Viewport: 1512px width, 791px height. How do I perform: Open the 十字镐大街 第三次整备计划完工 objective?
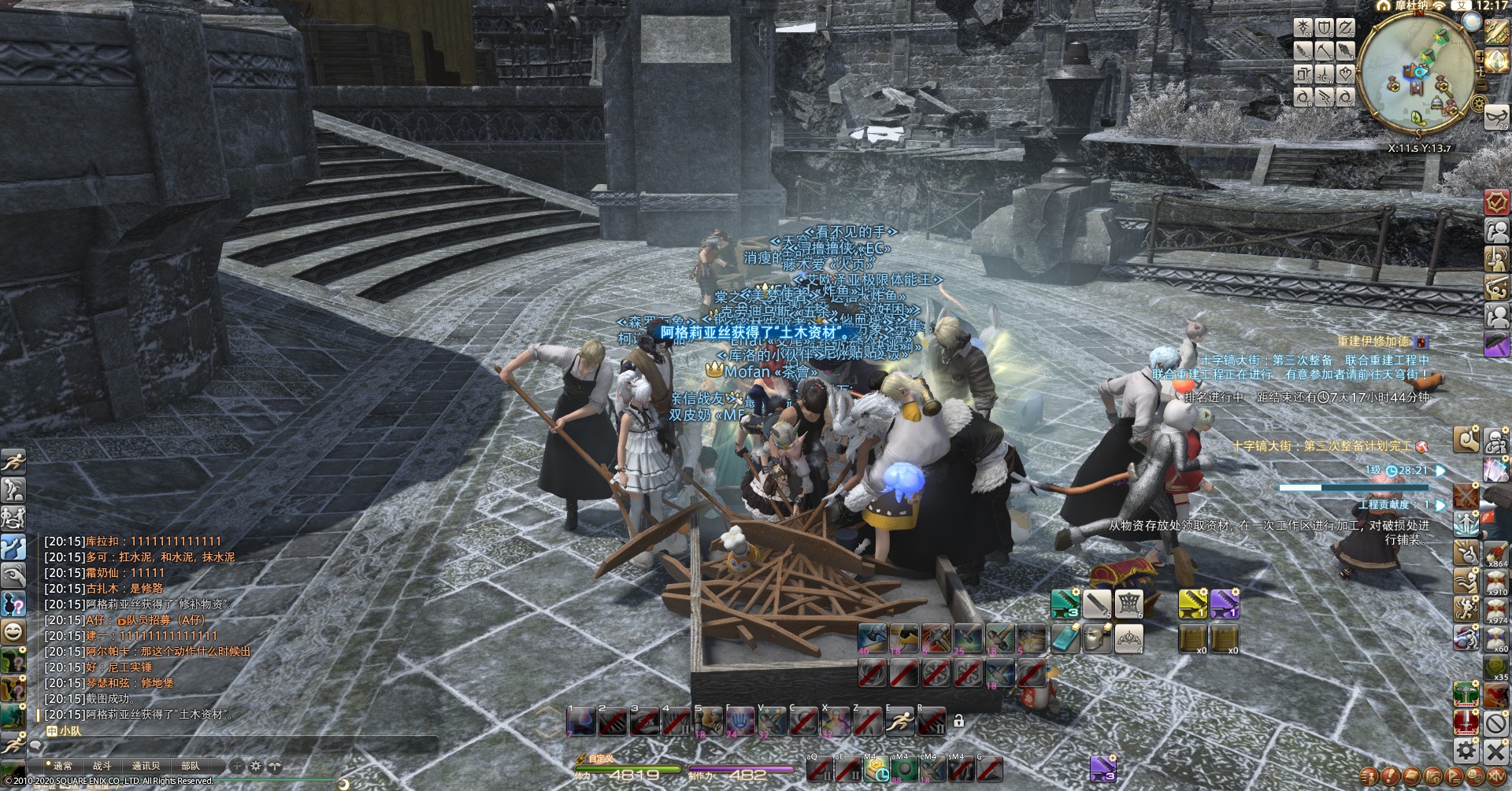pos(1323,446)
